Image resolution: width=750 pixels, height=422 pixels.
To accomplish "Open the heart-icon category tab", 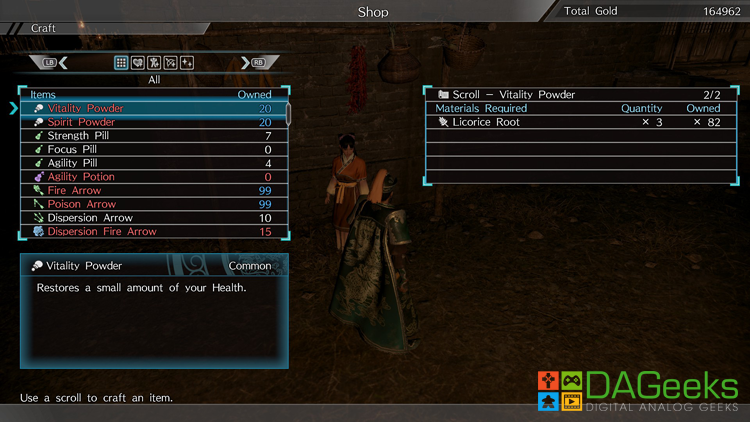I will pyautogui.click(x=138, y=63).
